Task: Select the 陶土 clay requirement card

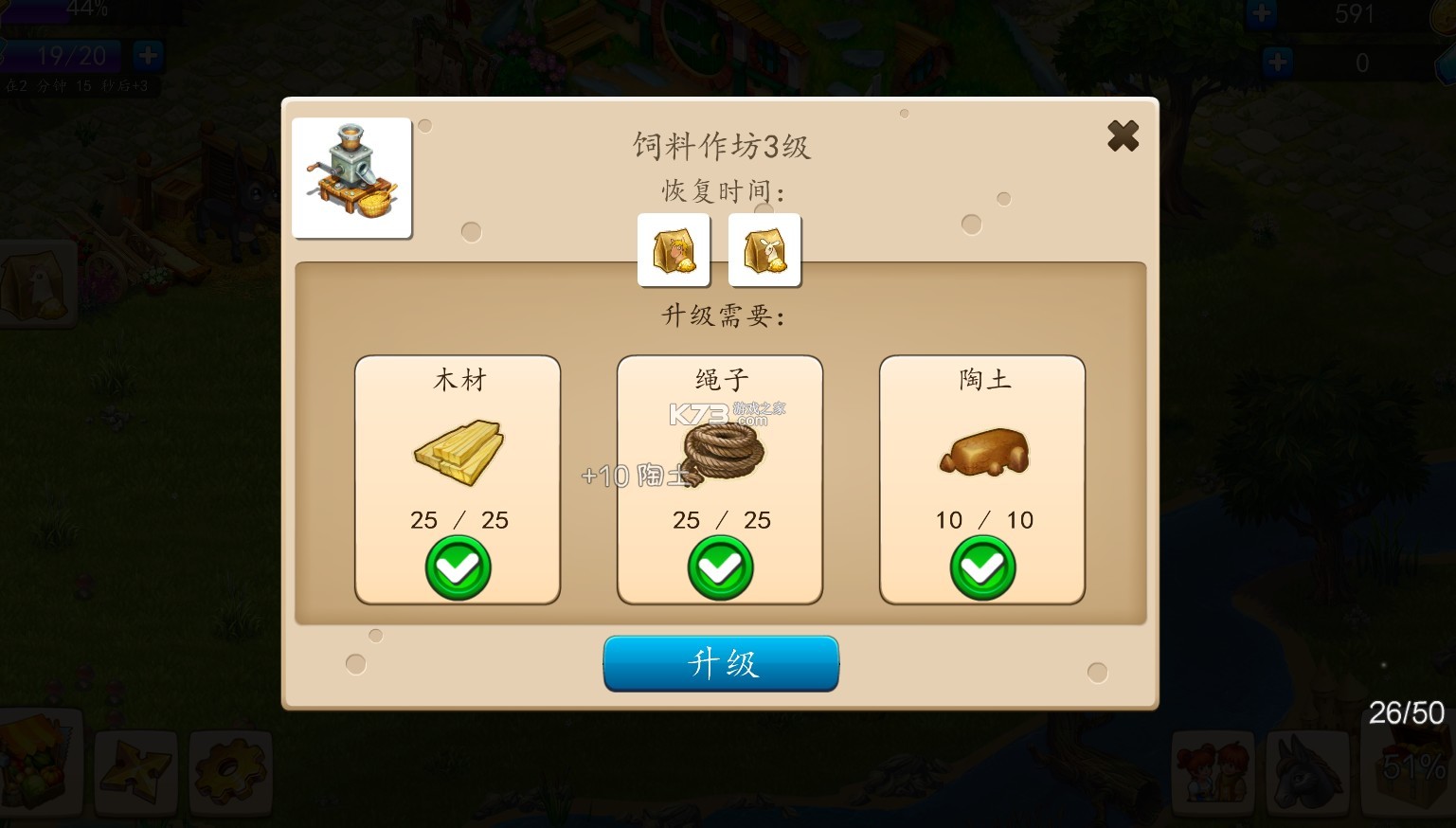Action: [982, 479]
